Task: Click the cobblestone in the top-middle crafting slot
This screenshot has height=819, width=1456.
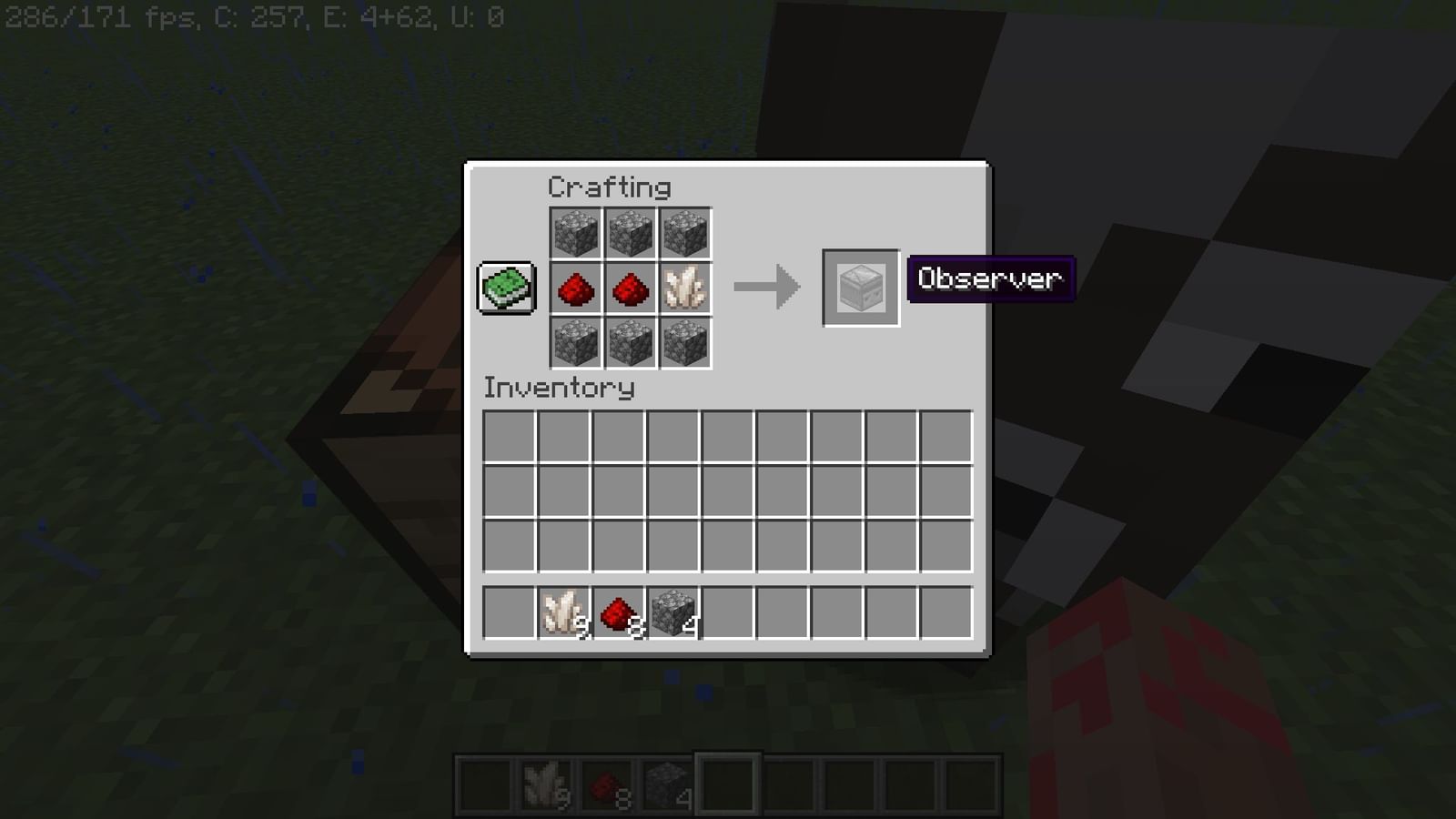Action: point(632,232)
